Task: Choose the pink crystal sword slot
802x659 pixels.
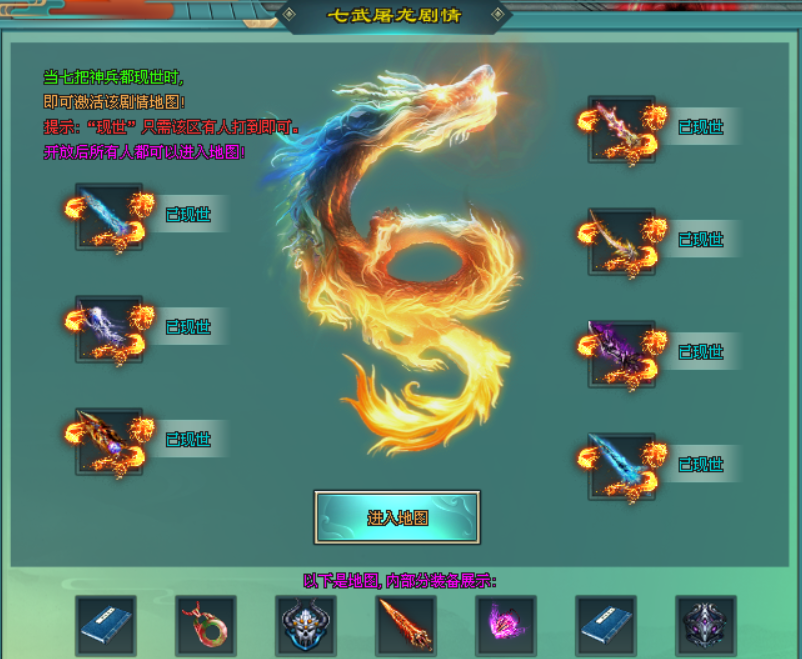Action: click(x=621, y=129)
